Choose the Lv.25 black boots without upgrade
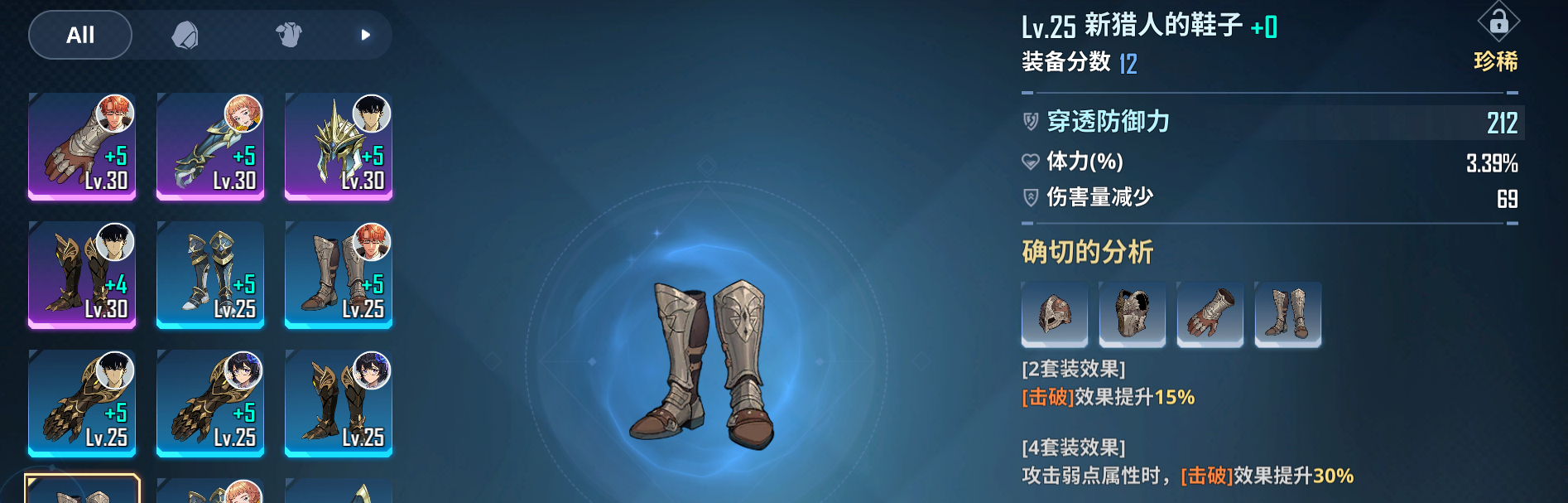The height and width of the screenshot is (503, 1568). [x=338, y=404]
